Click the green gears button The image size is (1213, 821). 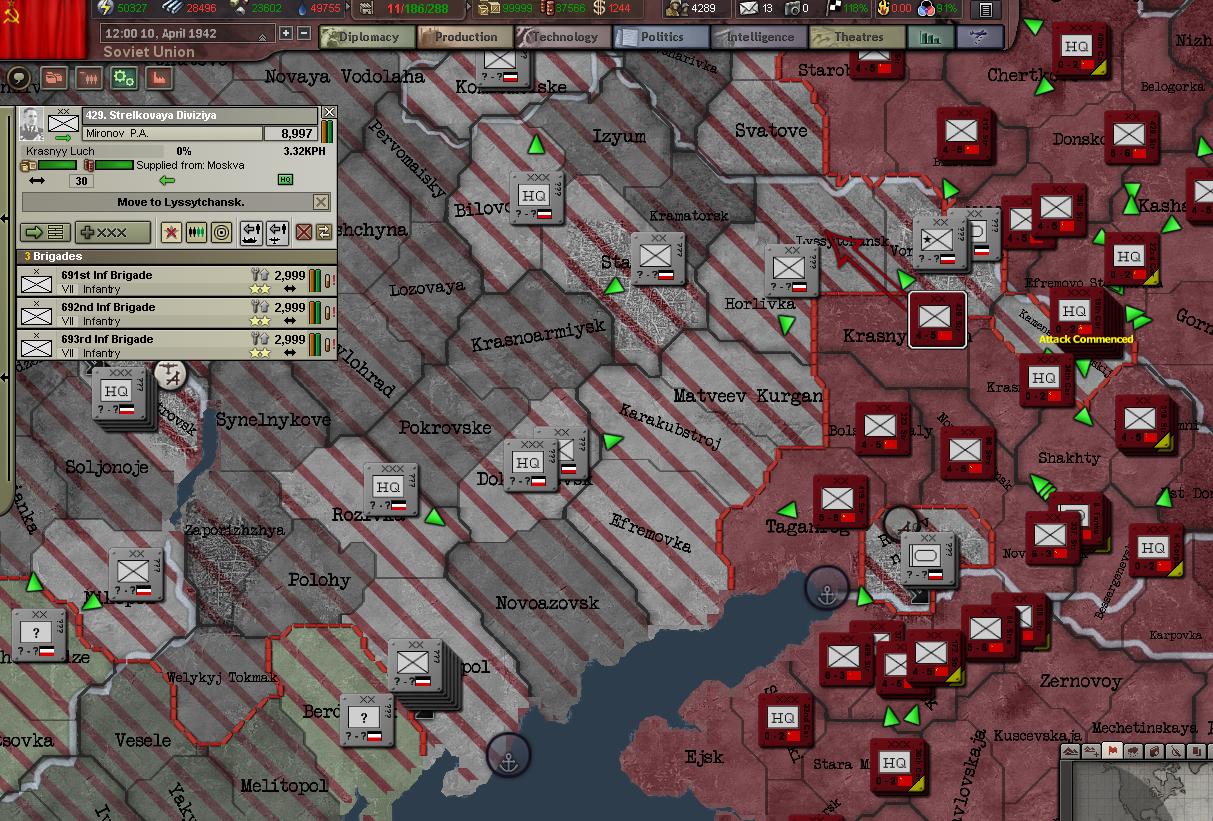[x=123, y=78]
